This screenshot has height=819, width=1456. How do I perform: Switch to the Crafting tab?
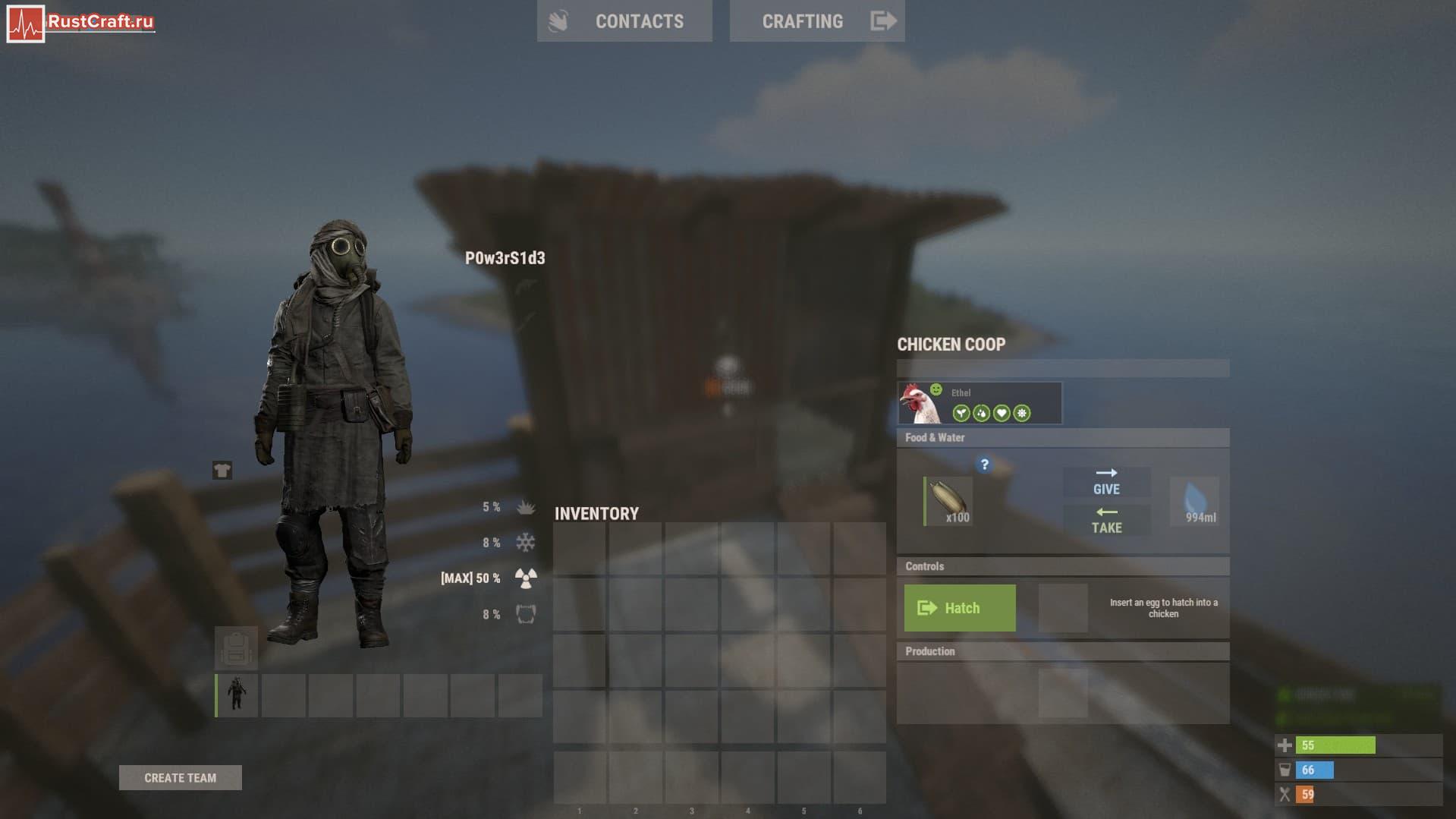(x=816, y=21)
